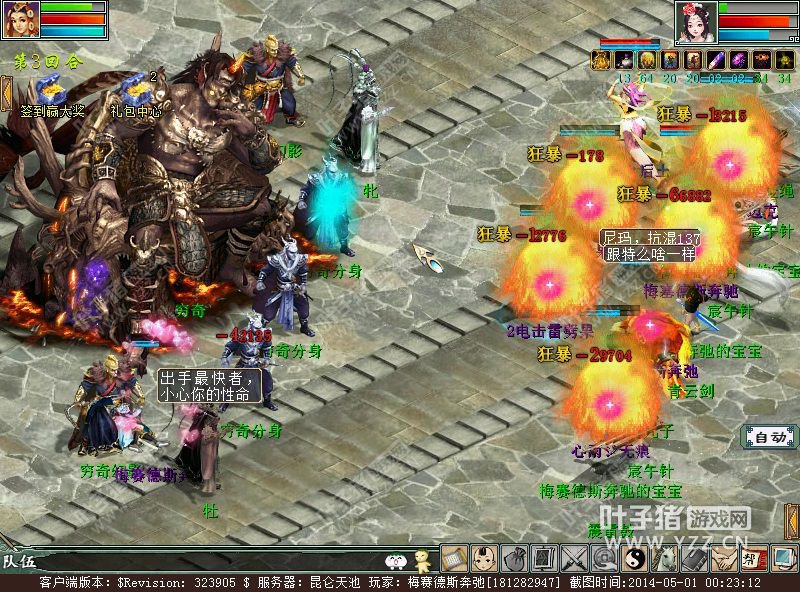The width and height of the screenshot is (800, 592).
Task: Click the player character portrait top-right
Action: coord(696,21)
